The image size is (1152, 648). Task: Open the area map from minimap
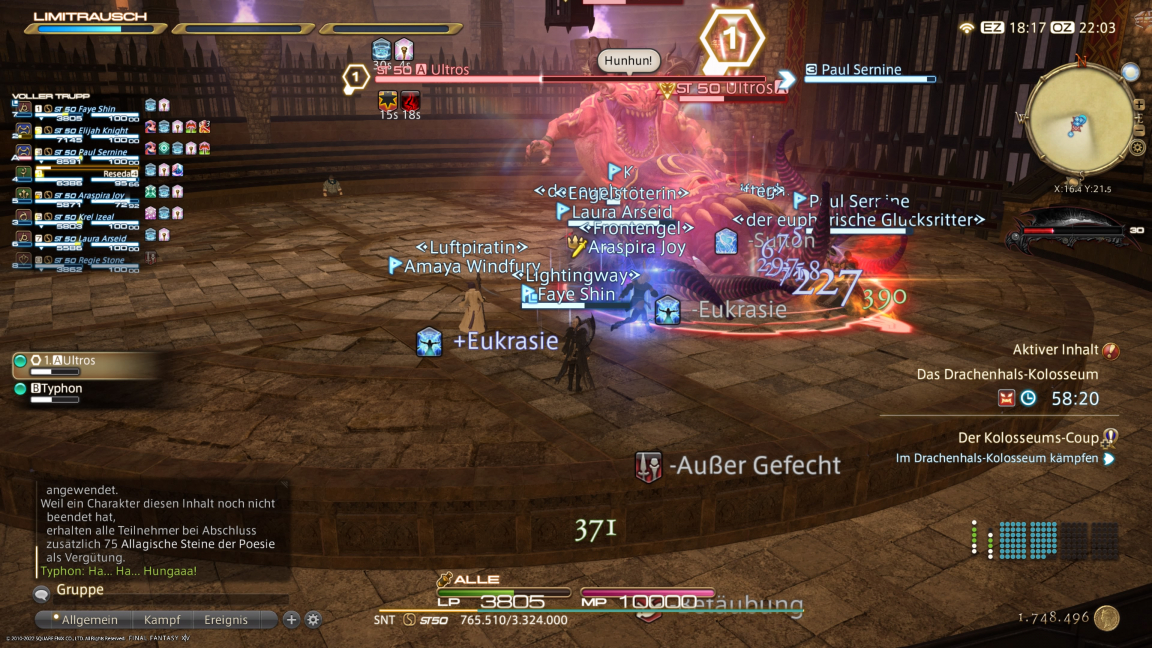pos(1130,72)
